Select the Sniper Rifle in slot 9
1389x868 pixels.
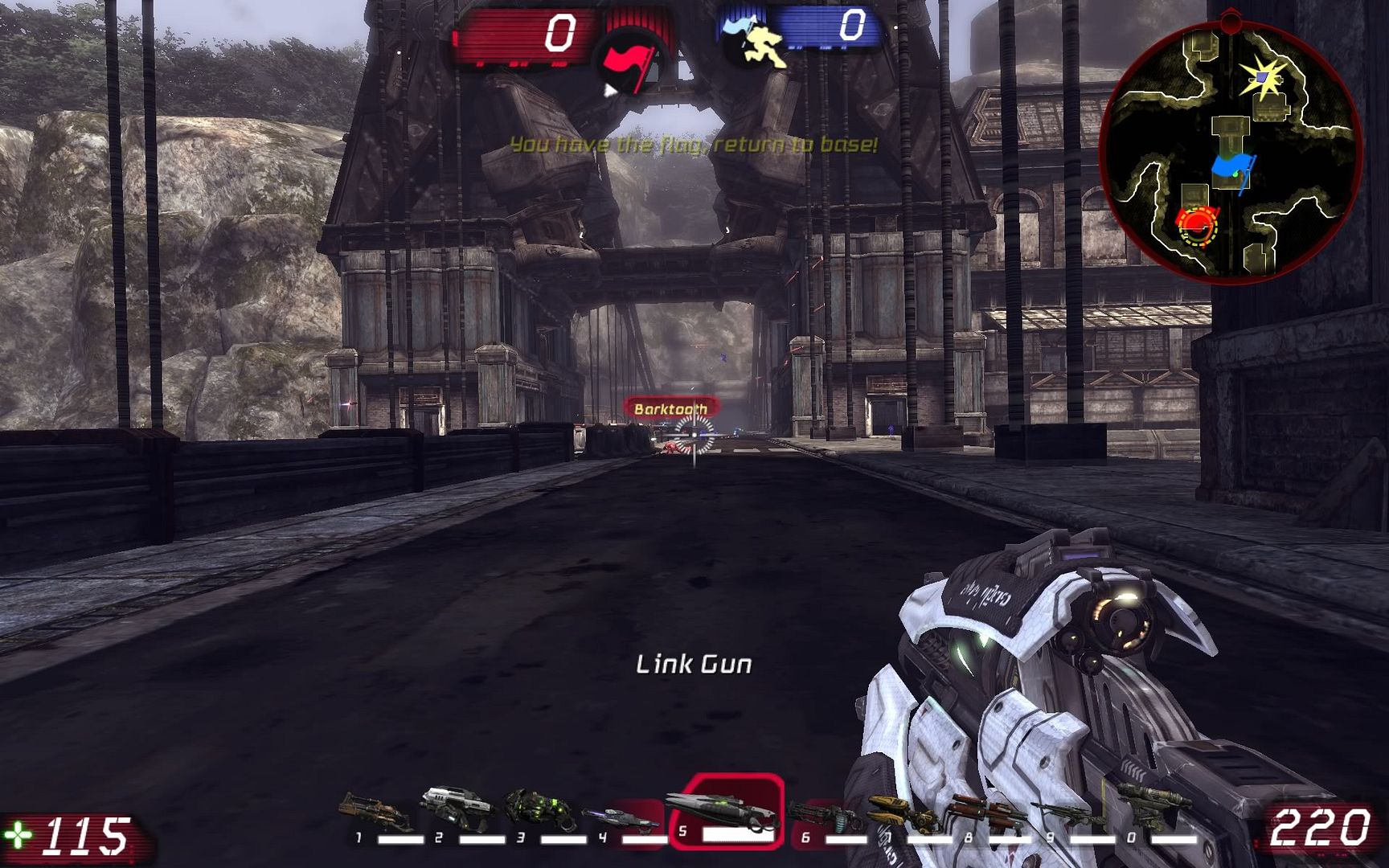(1067, 813)
